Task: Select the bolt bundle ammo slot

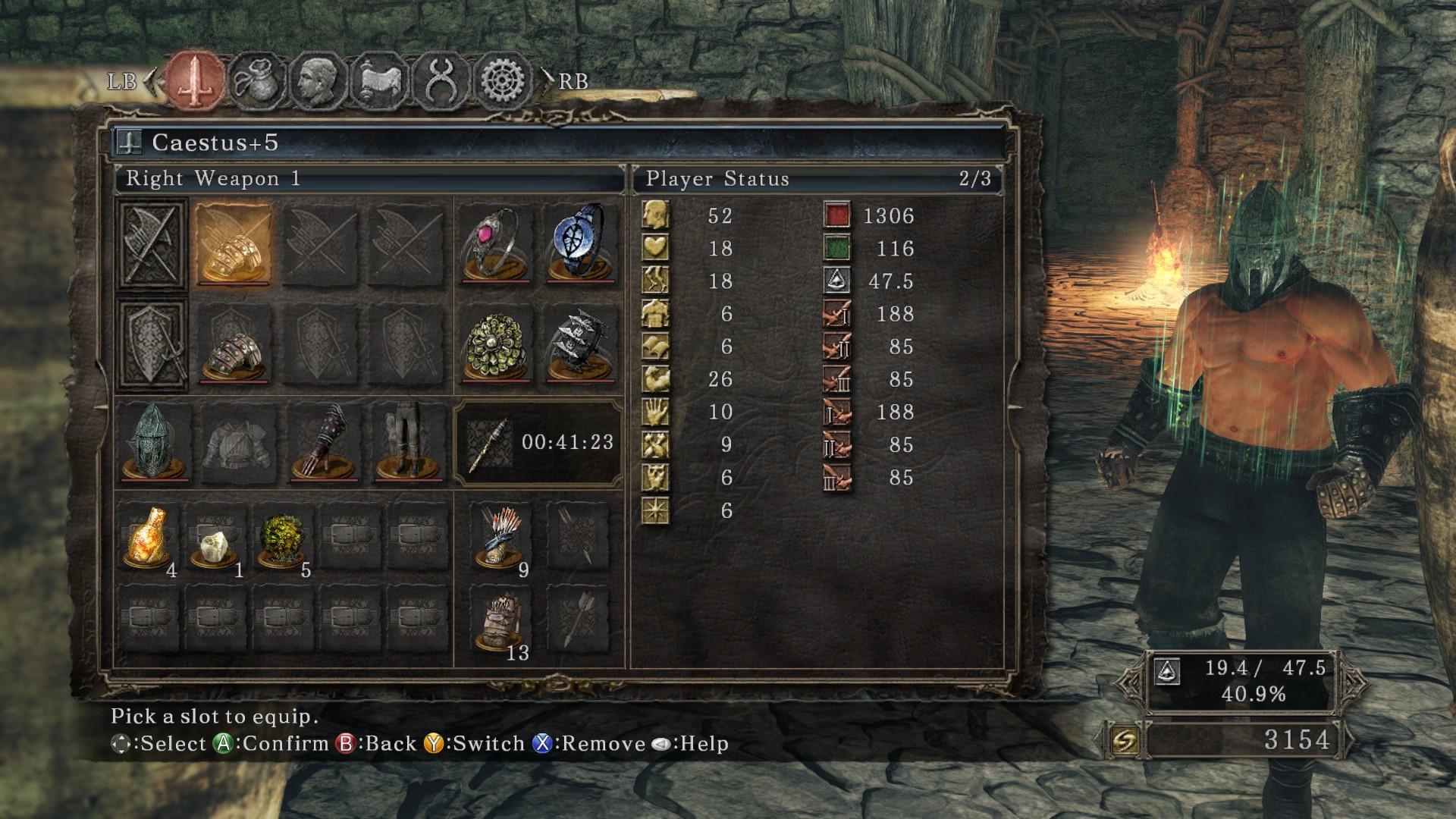Action: coord(500,622)
